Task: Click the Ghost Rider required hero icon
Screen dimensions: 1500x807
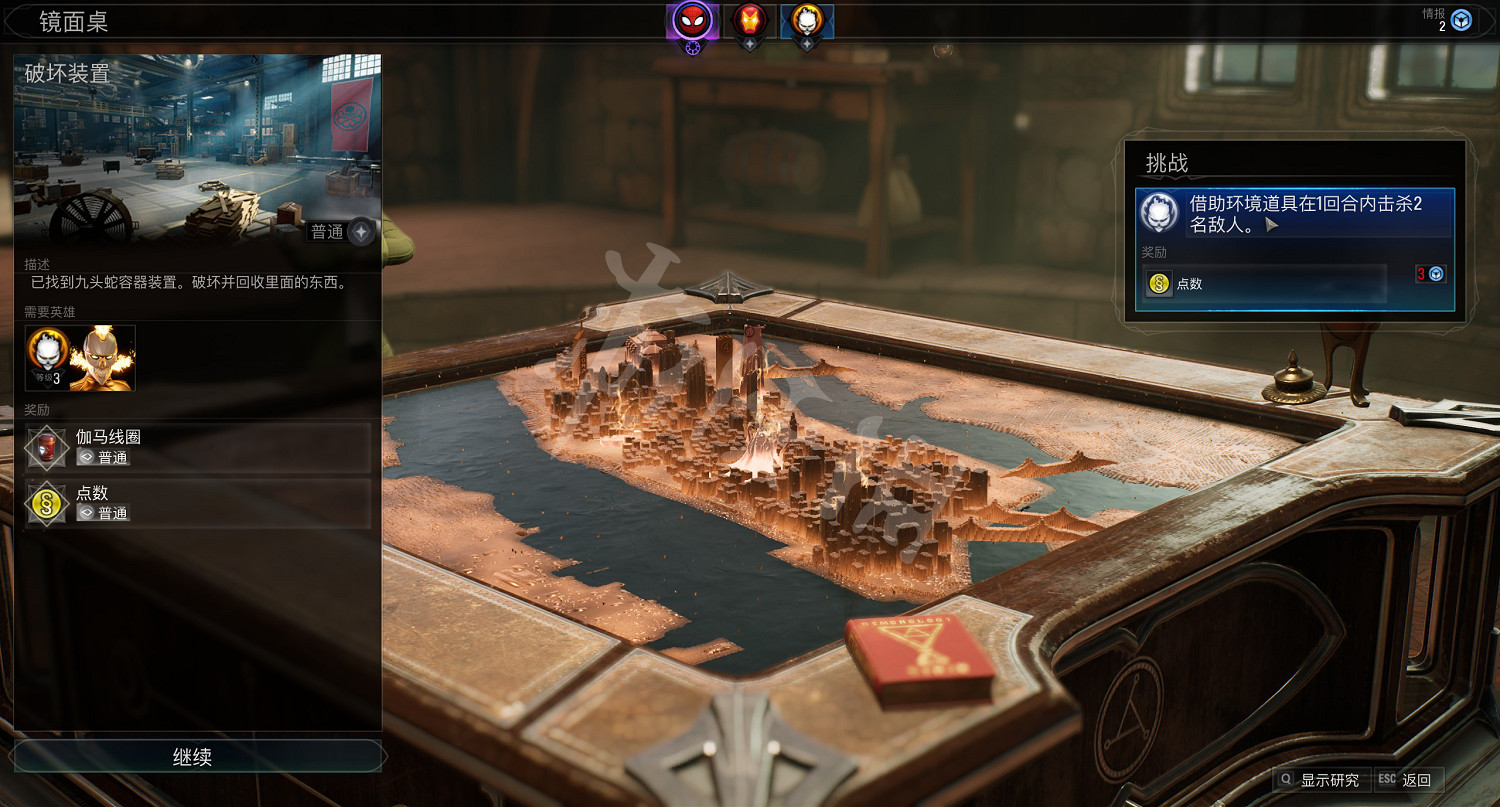Action: [x=47, y=357]
